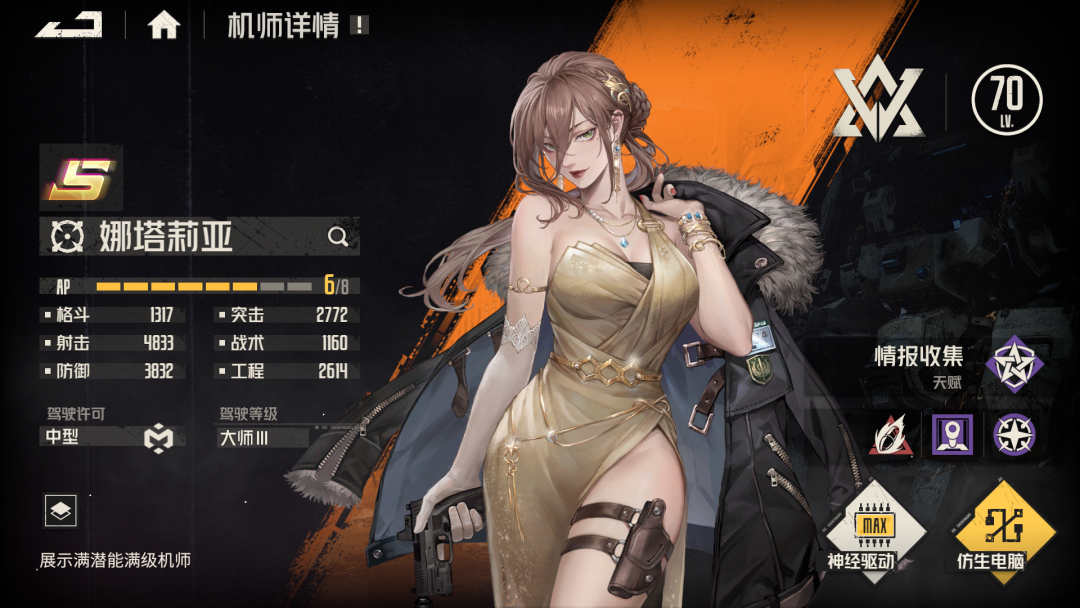1080x608 pixels.
Task: Open the 机师详情 info exclamation icon
Action: click(x=359, y=25)
